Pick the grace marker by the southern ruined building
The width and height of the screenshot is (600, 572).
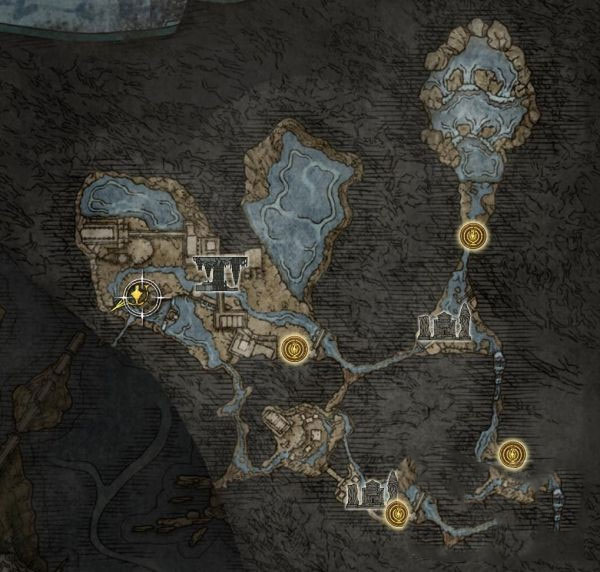click(x=397, y=514)
